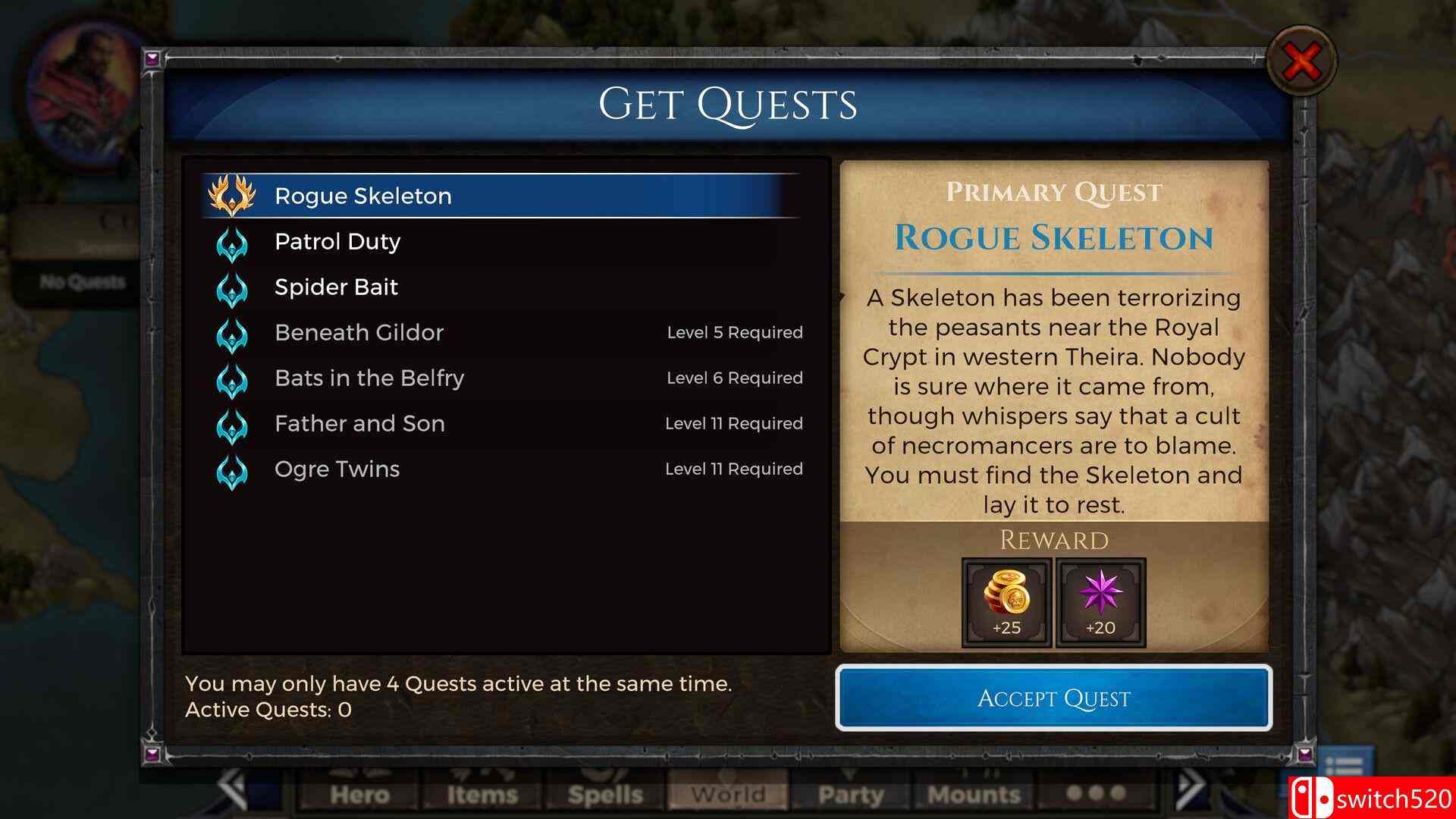
Task: Open the Mounts tab
Action: point(973,795)
